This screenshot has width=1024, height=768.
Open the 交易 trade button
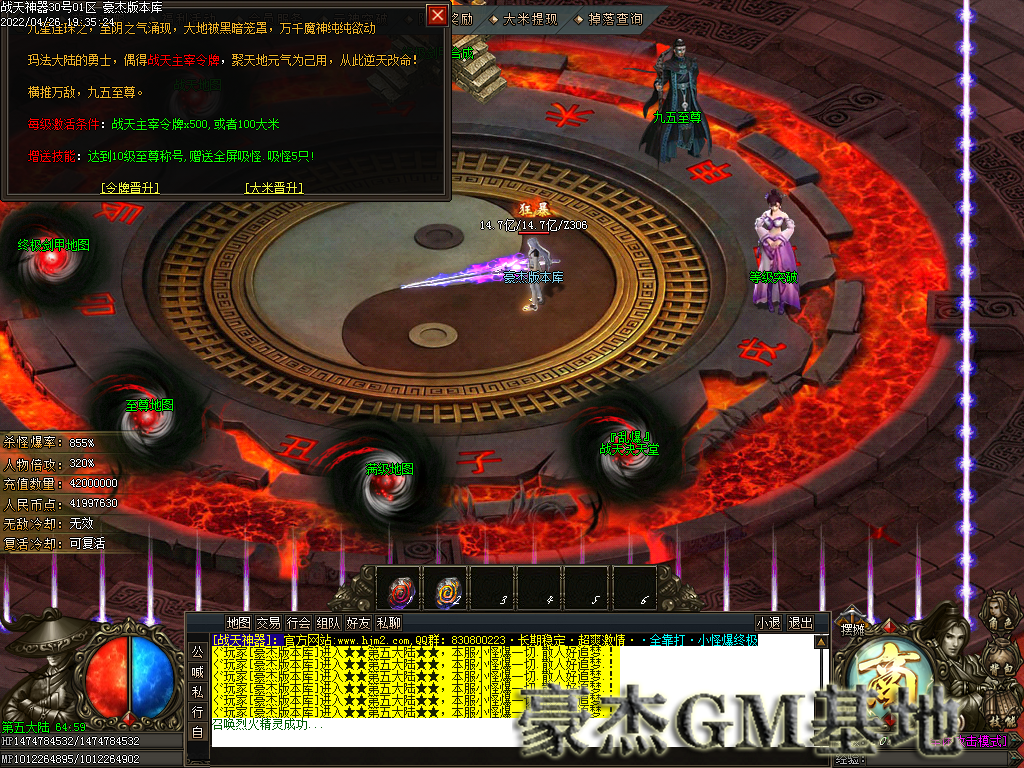(x=268, y=623)
